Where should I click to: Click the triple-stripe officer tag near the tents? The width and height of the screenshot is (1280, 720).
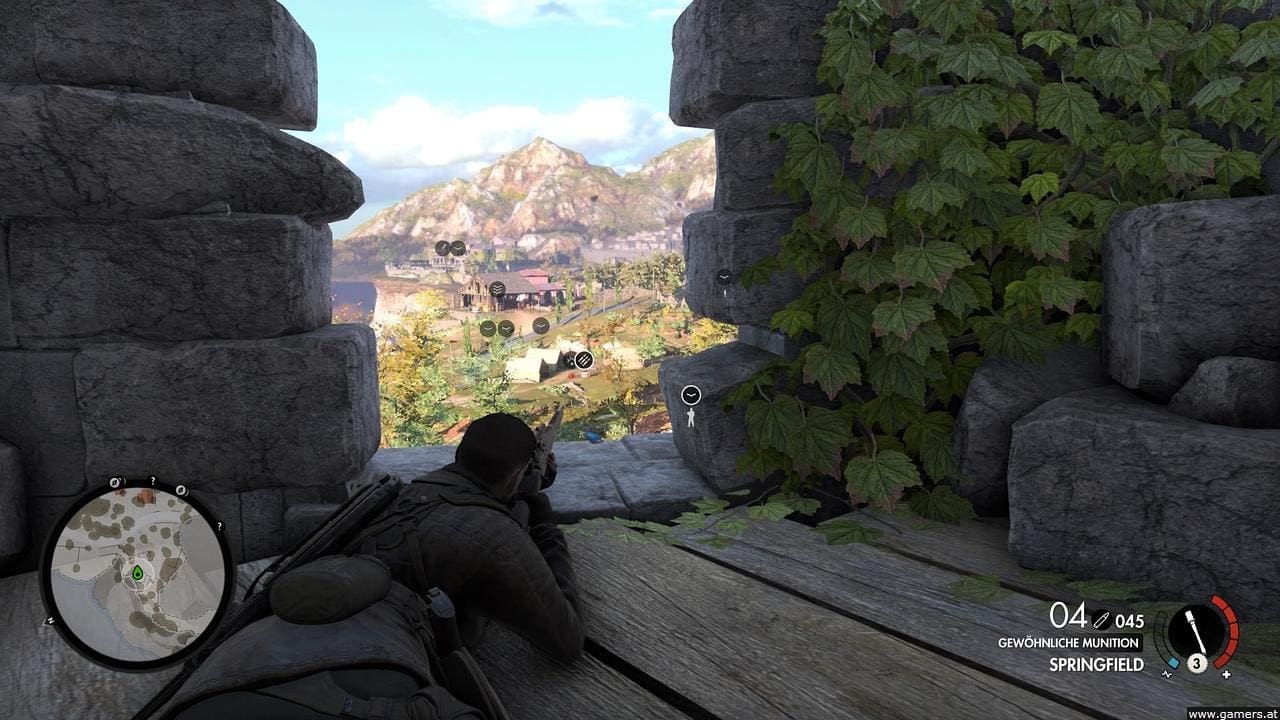pos(584,360)
